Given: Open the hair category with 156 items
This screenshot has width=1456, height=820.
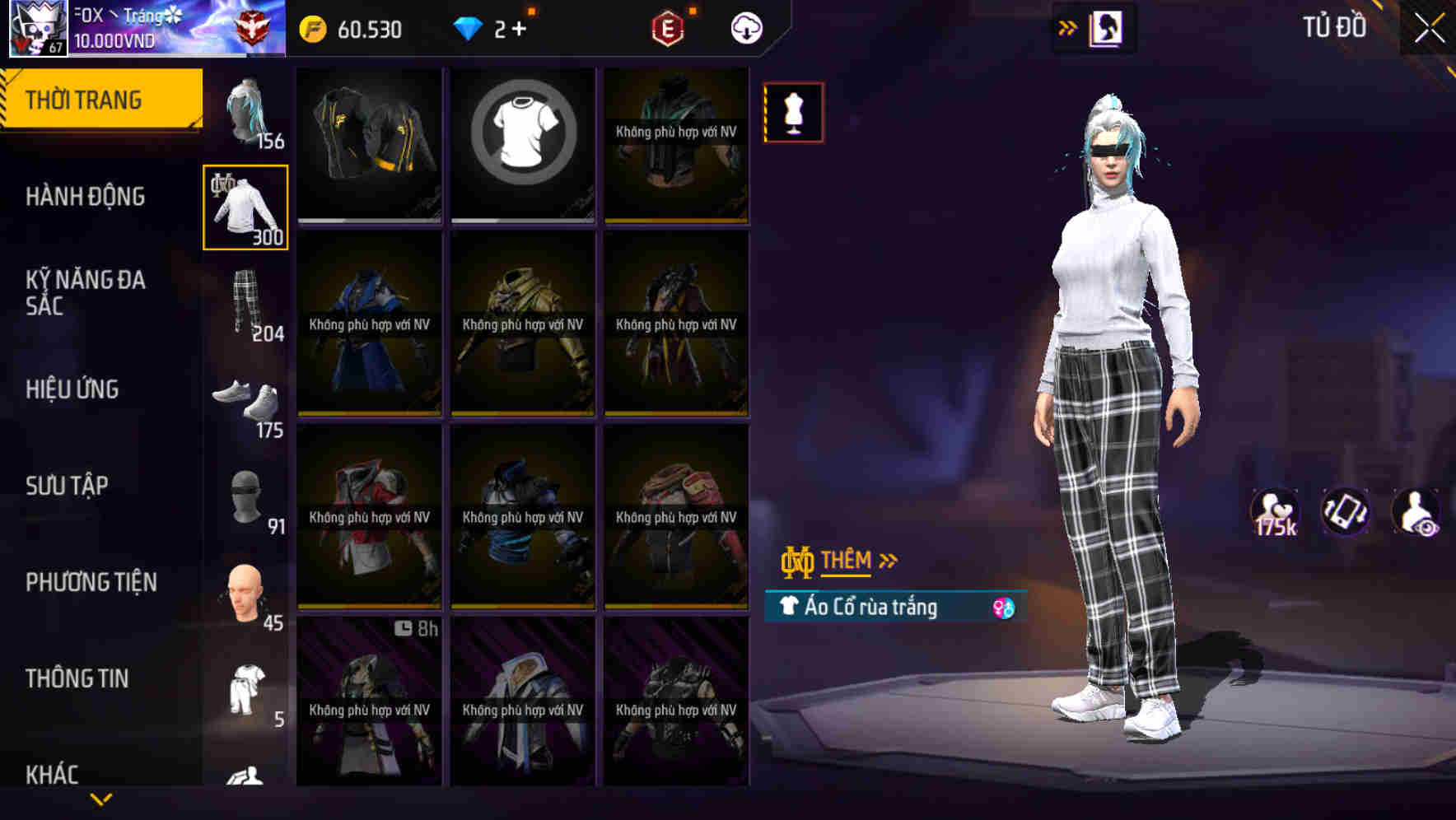Looking at the screenshot, I should click(x=245, y=111).
